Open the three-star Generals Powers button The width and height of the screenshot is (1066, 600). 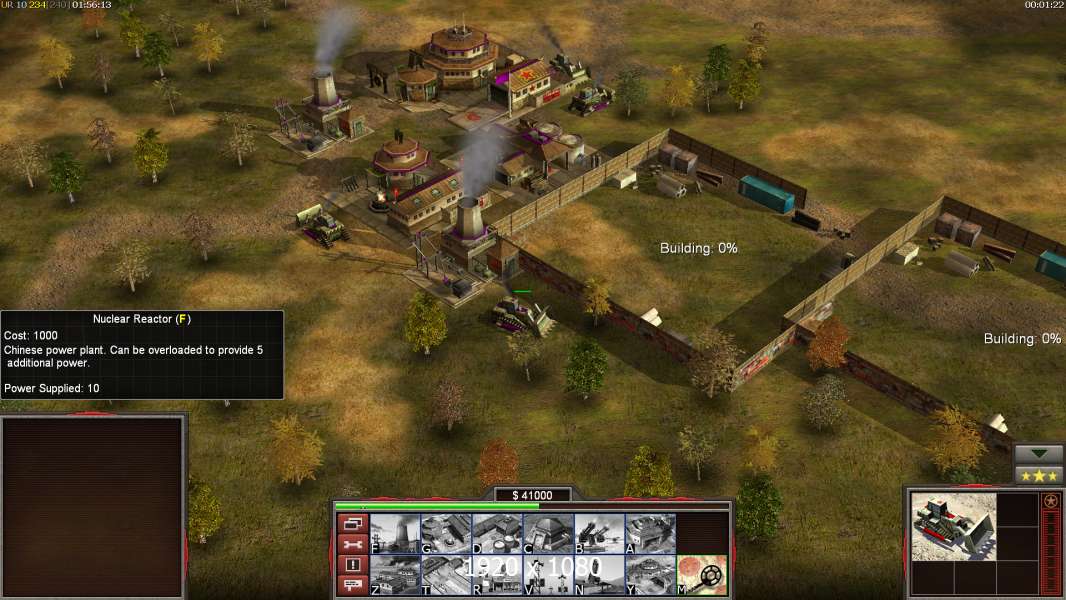1039,475
